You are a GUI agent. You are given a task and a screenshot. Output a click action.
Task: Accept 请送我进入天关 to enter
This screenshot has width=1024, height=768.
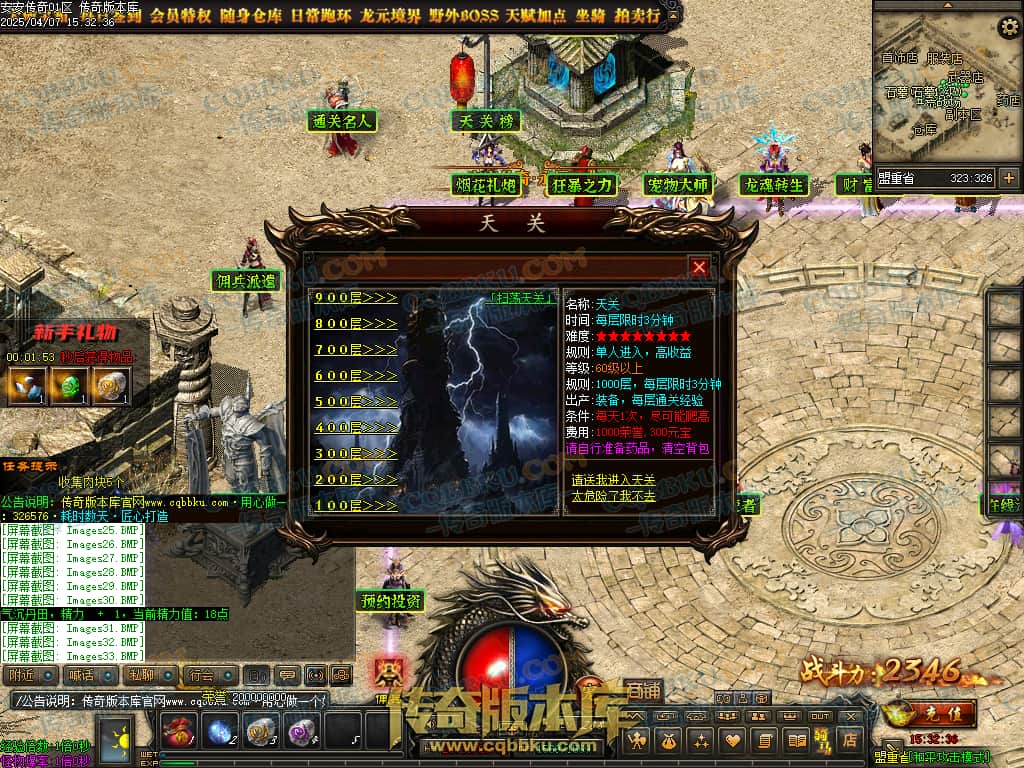pyautogui.click(x=613, y=481)
